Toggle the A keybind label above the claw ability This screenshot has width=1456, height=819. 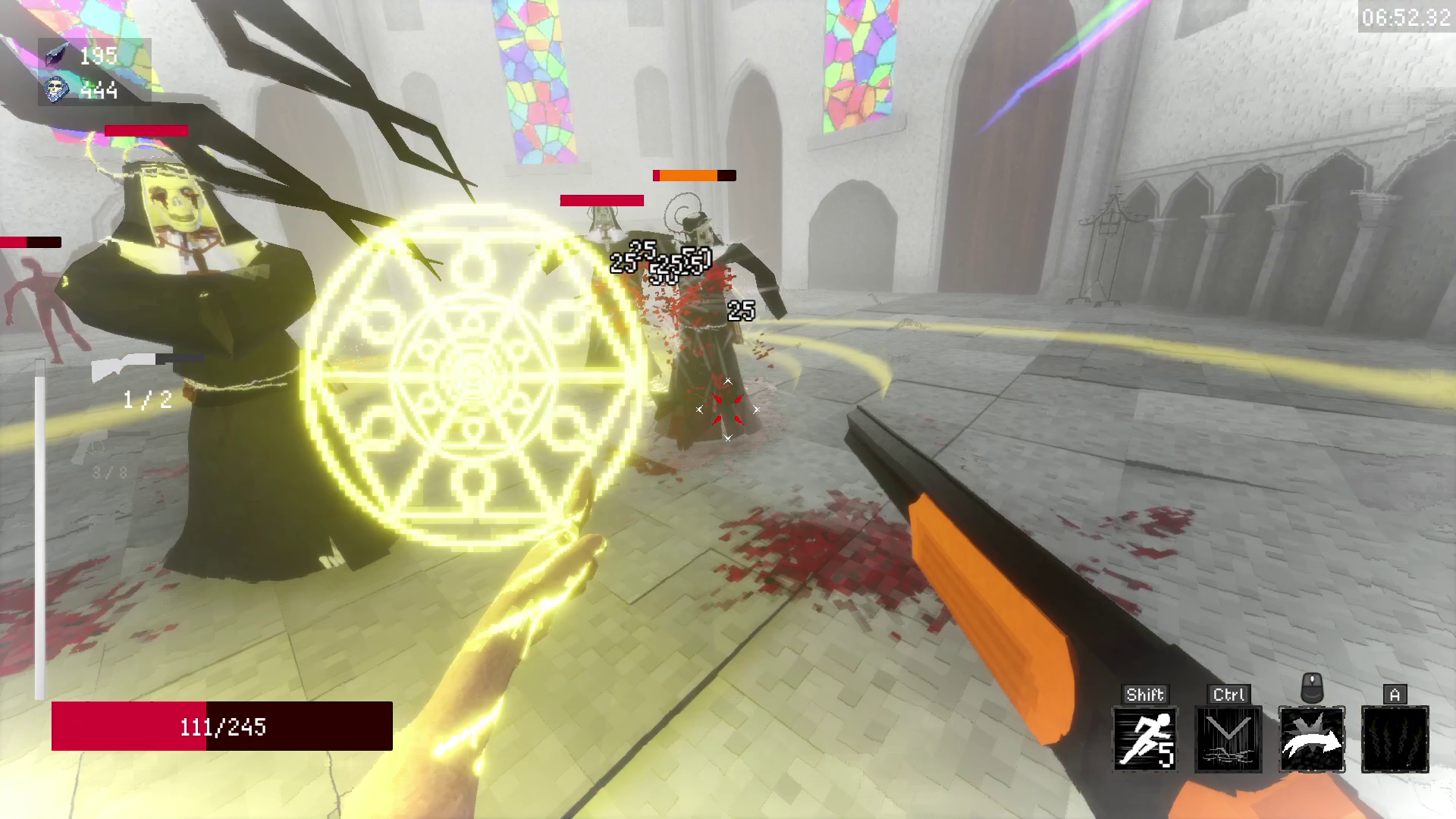coord(1394,693)
